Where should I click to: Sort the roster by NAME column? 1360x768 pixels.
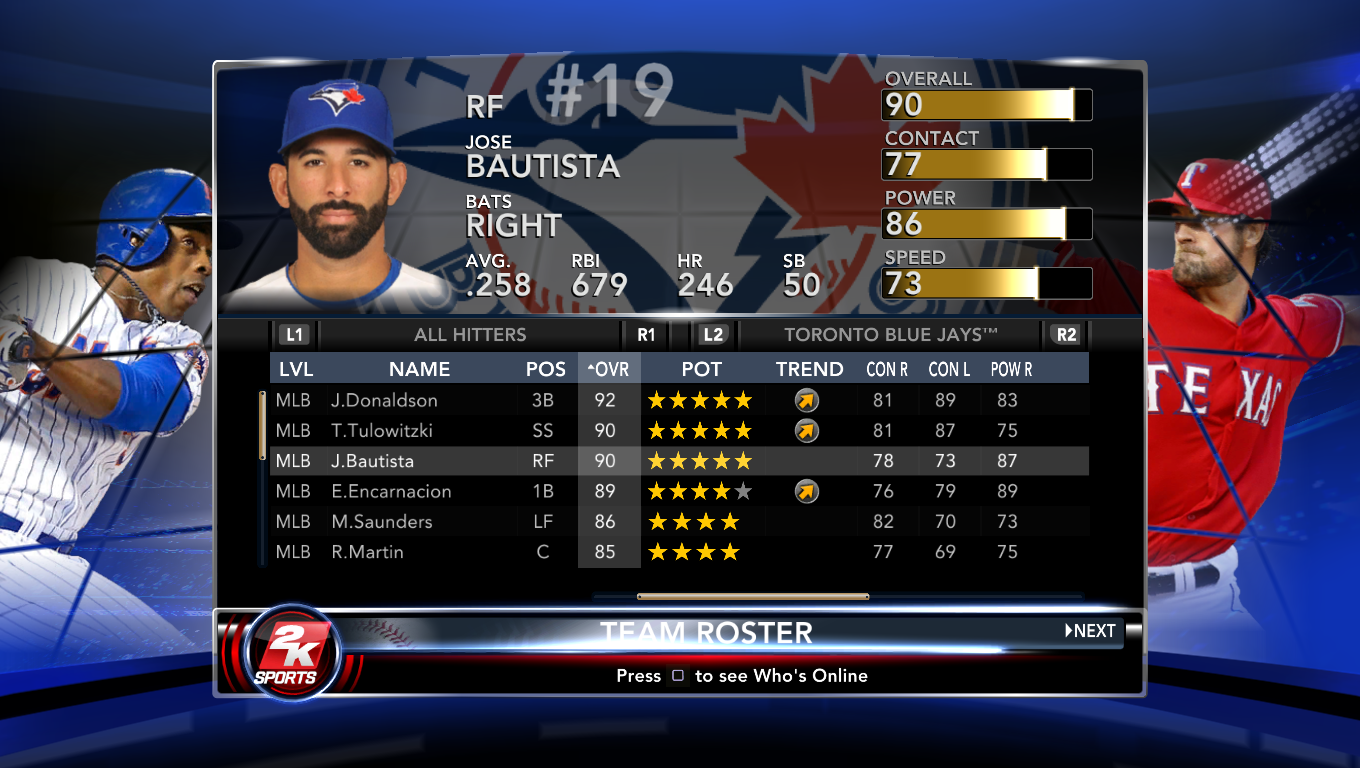(x=419, y=369)
